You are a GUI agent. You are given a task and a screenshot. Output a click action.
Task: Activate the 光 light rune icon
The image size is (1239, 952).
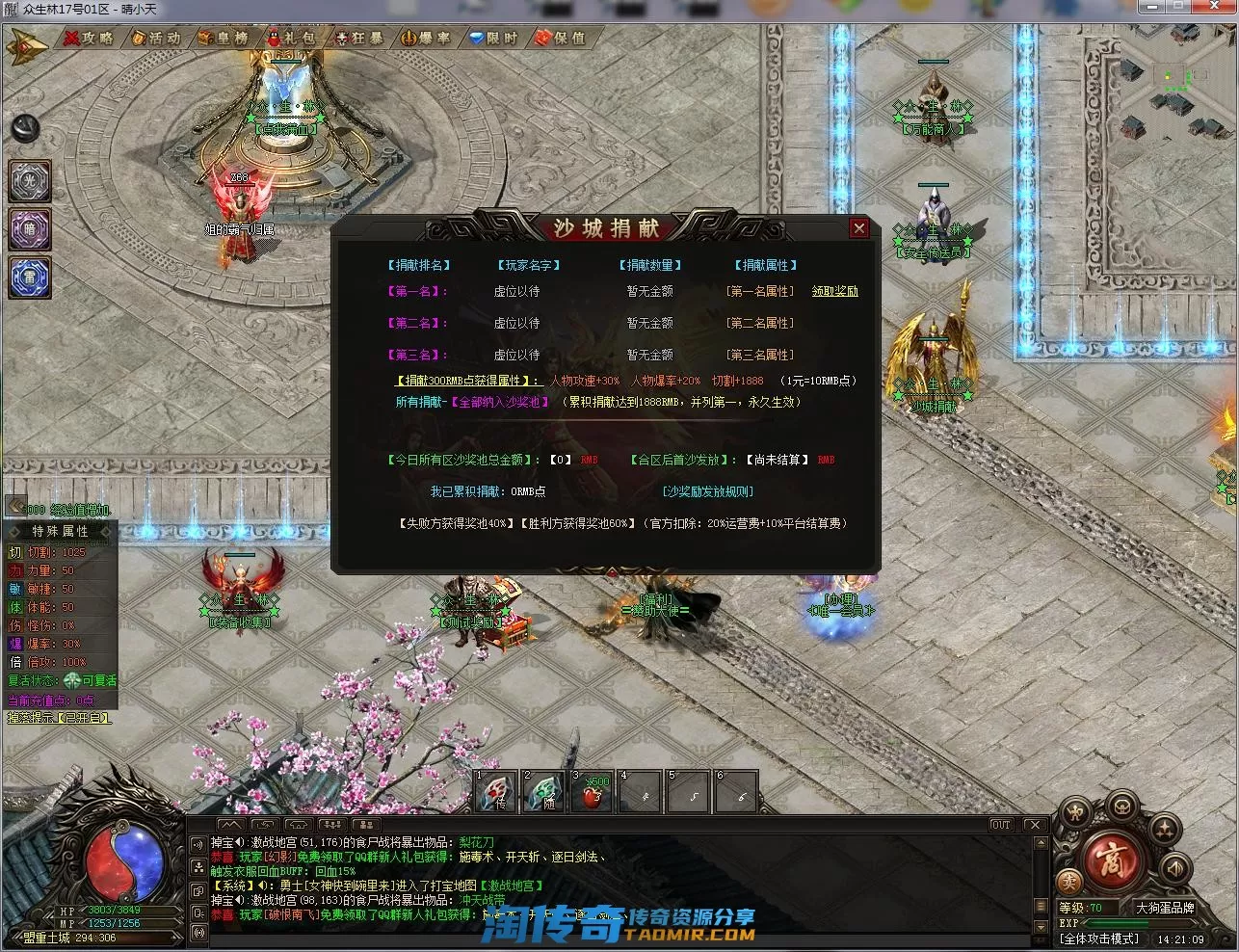coord(30,181)
